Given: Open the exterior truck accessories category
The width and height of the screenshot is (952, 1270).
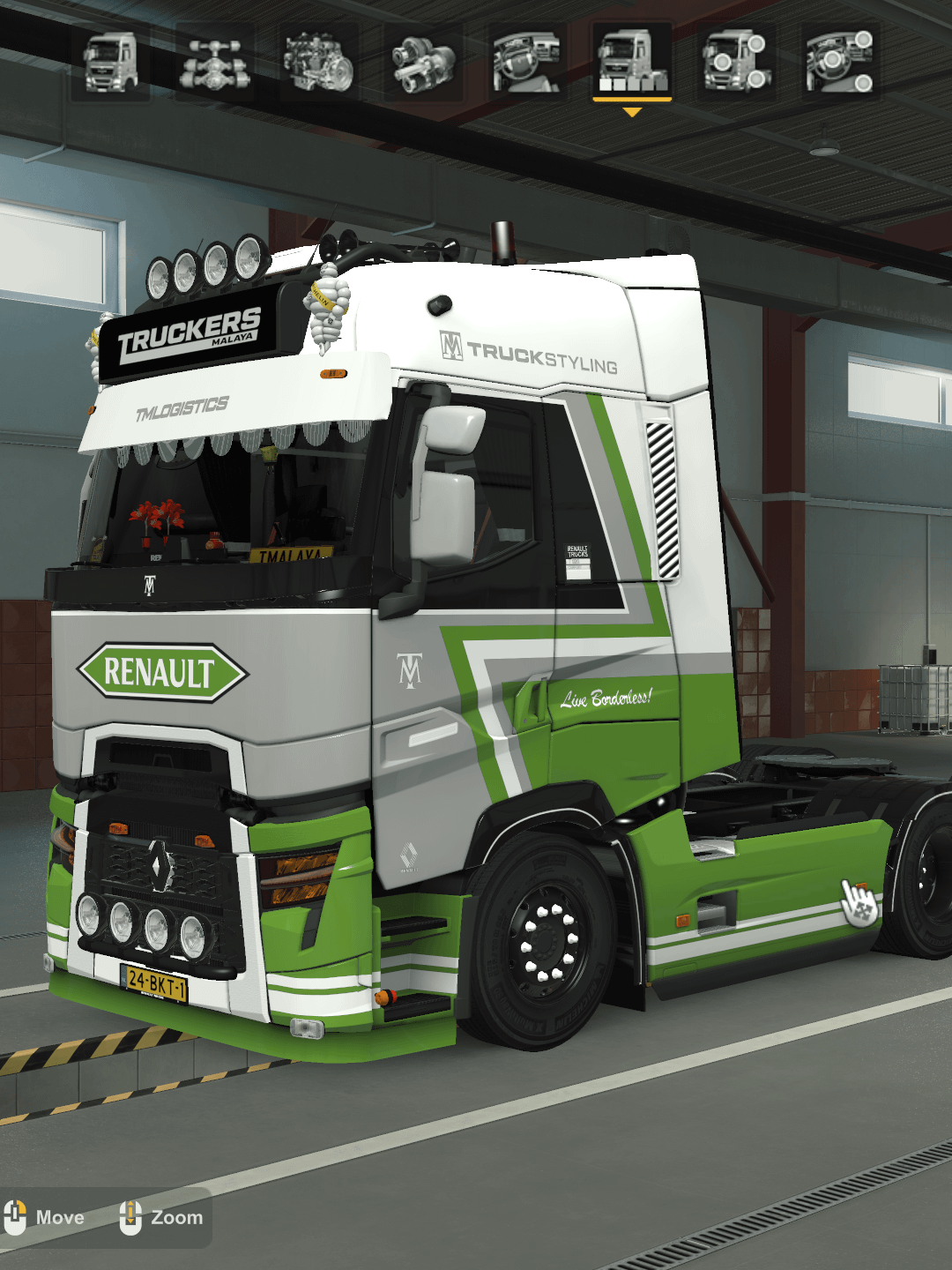Looking at the screenshot, I should (x=736, y=63).
